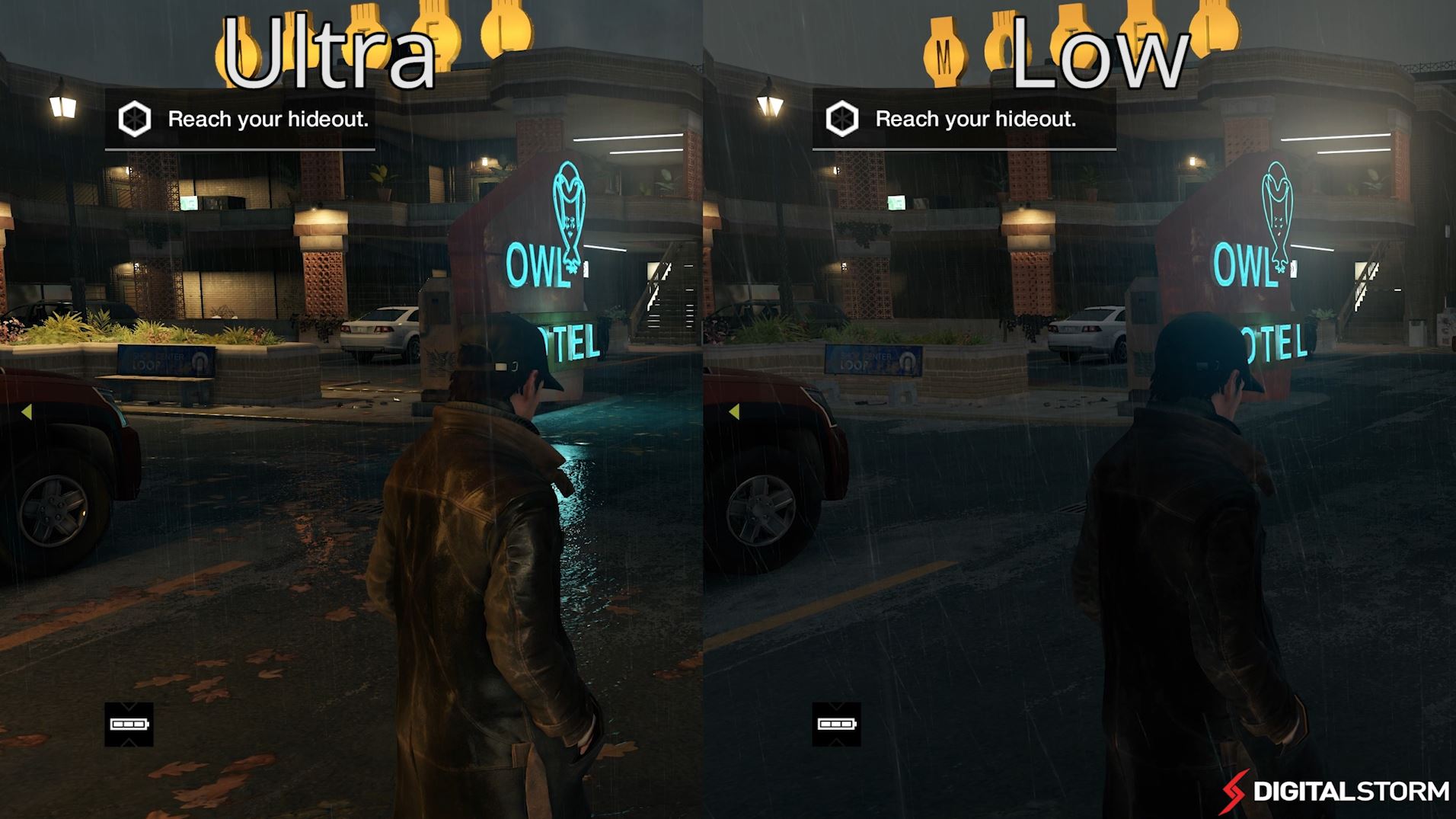The height and width of the screenshot is (819, 1456).
Task: Click the hexagon objective icon in the Ultra view
Action: (135, 120)
